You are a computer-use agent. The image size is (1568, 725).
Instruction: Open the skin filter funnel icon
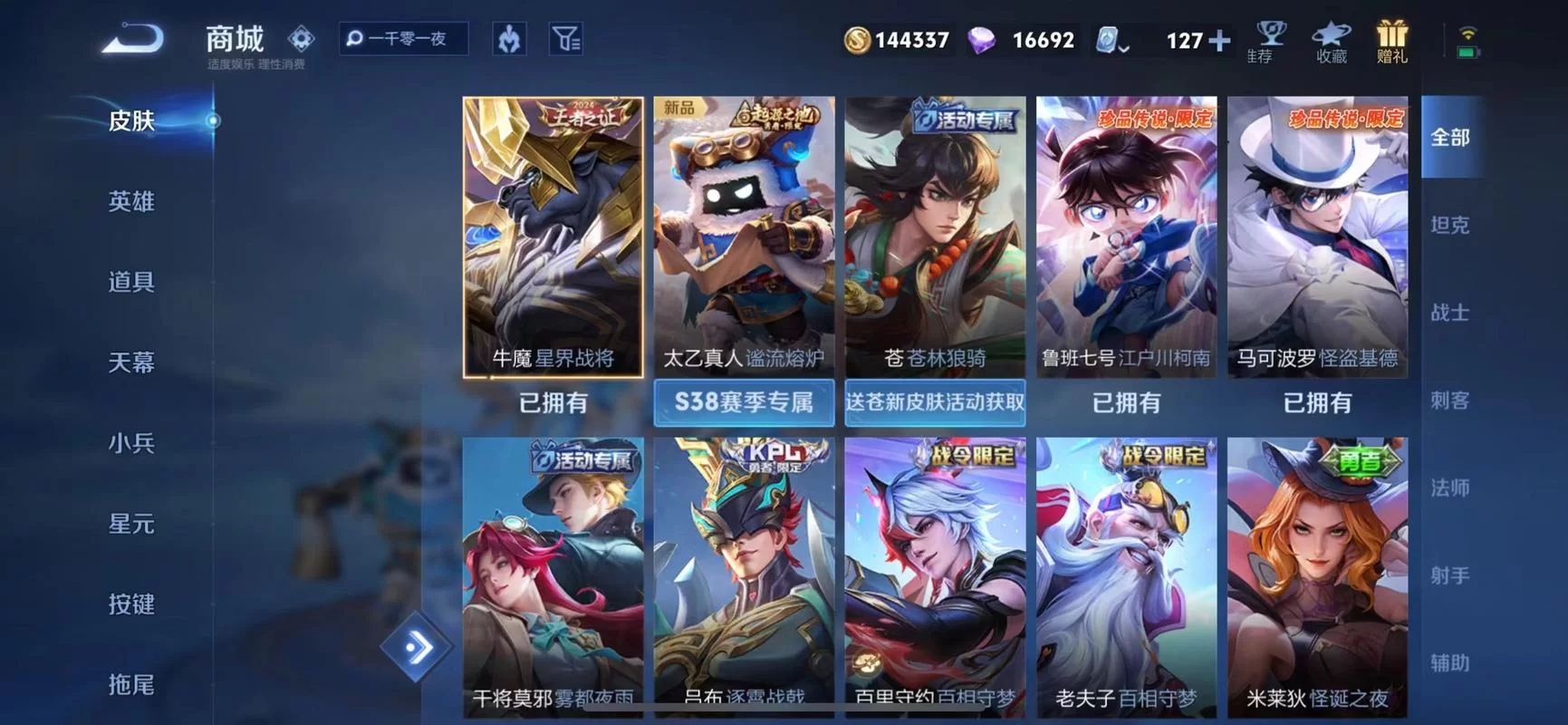[566, 40]
